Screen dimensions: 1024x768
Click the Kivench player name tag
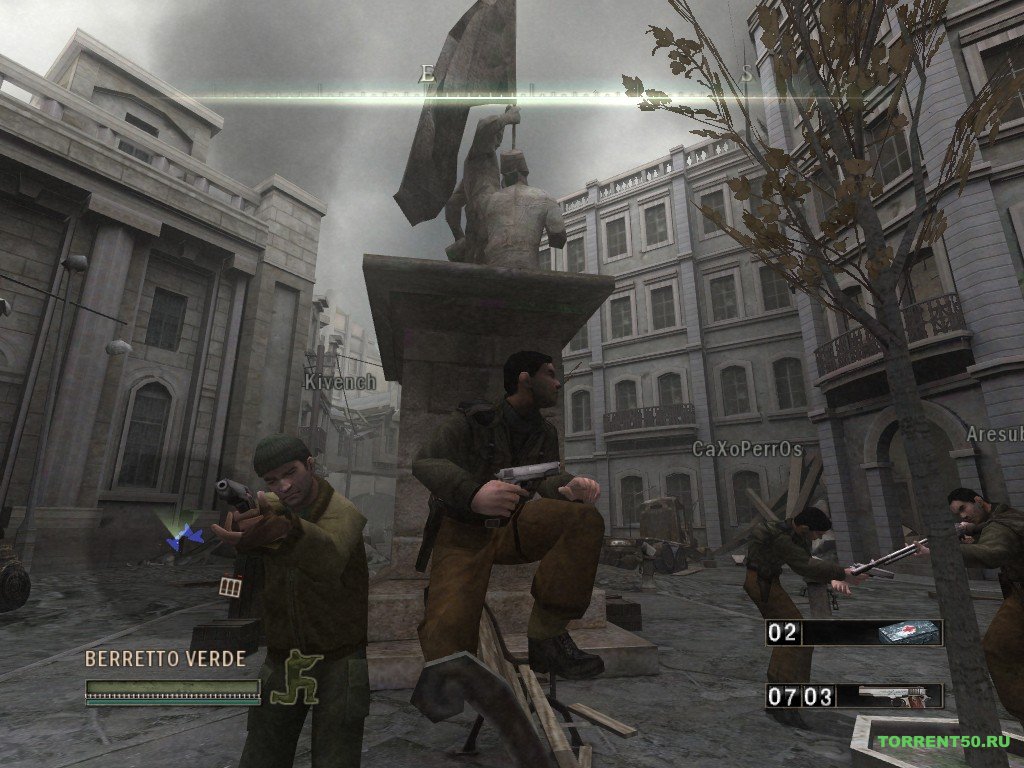341,382
